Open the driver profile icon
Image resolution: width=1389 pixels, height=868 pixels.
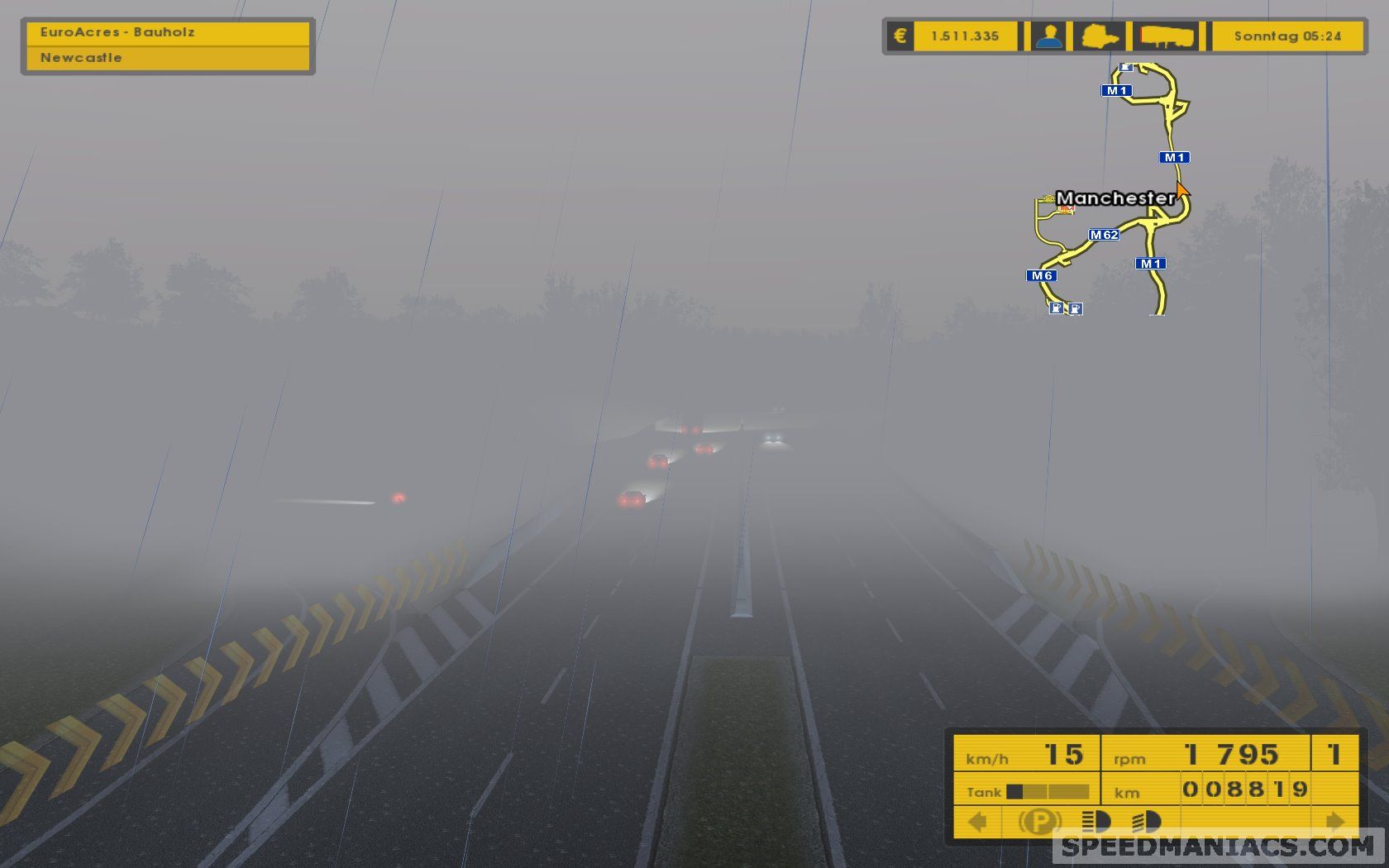1049,36
